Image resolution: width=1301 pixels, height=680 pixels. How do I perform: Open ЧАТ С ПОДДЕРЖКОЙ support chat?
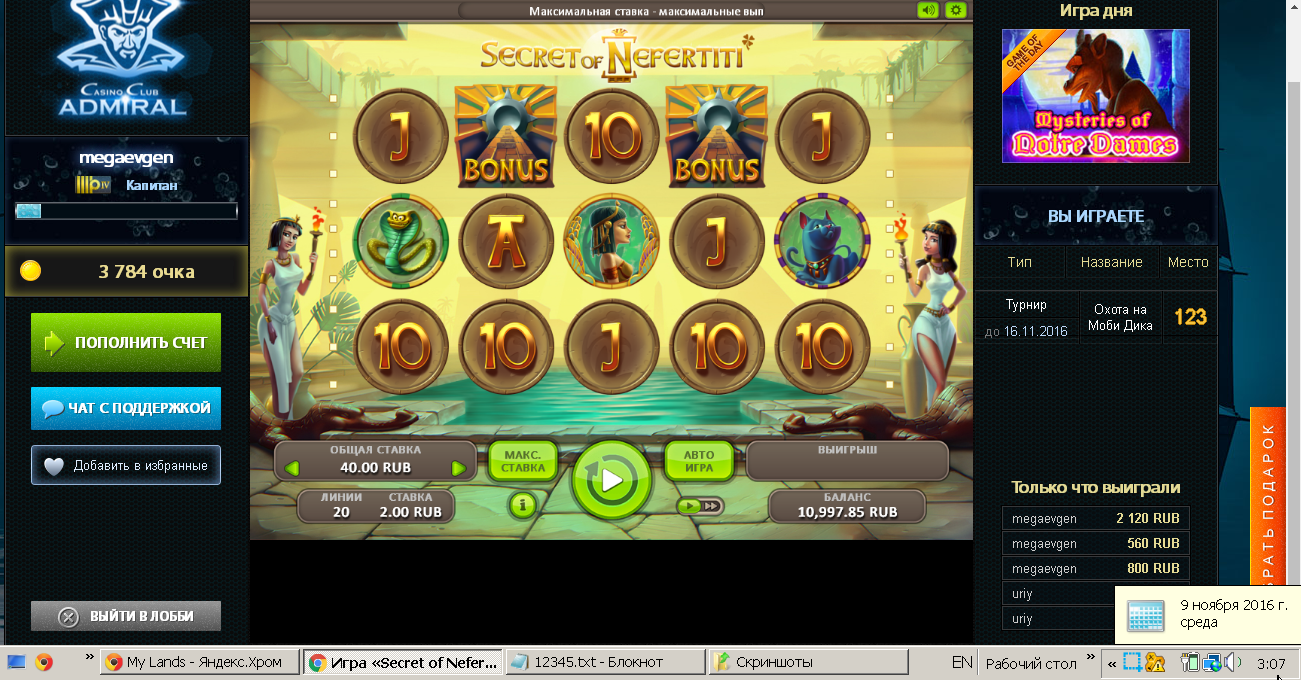pyautogui.click(x=126, y=408)
